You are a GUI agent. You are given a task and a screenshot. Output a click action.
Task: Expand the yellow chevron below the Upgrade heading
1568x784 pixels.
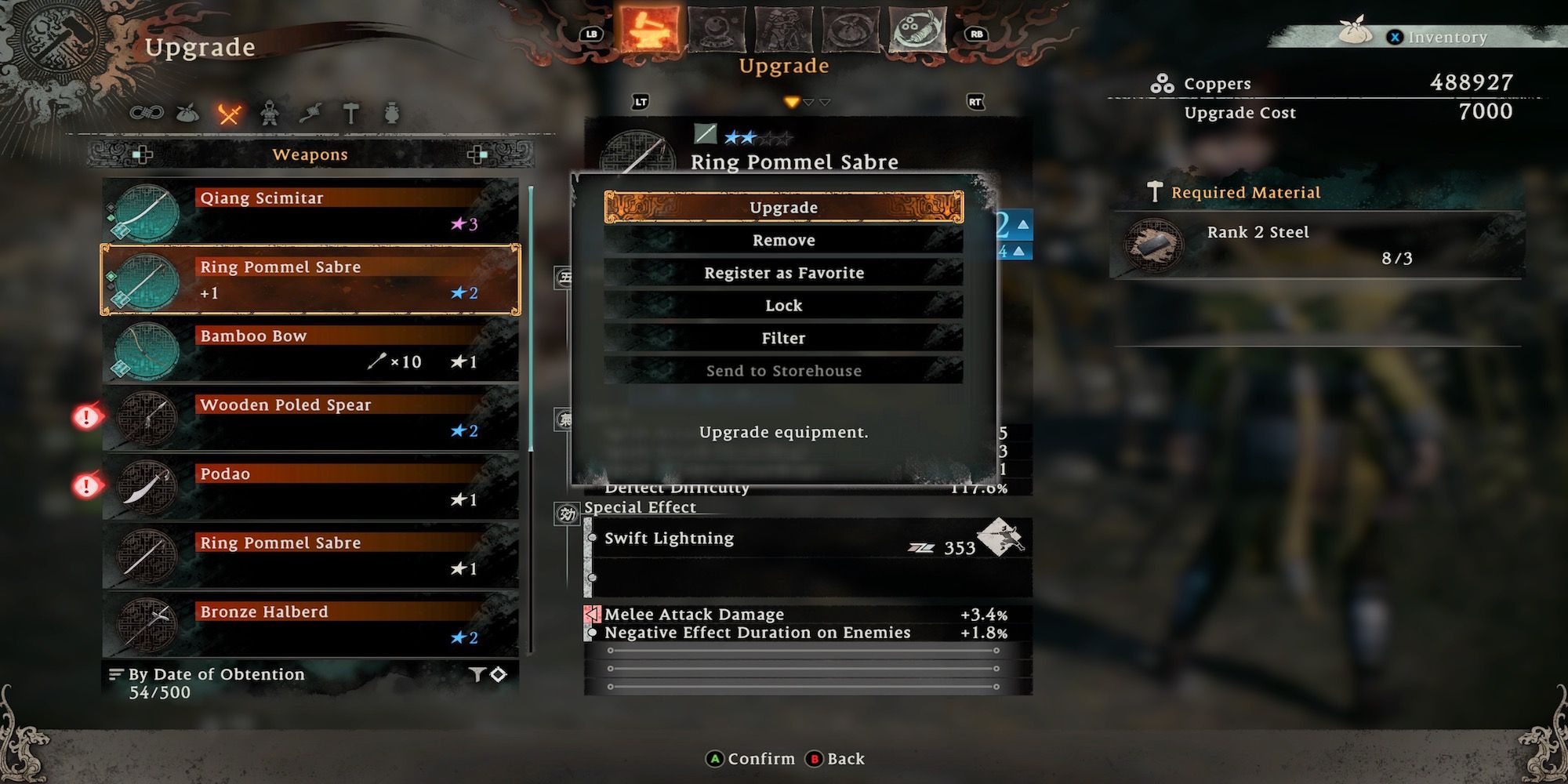coord(790,101)
